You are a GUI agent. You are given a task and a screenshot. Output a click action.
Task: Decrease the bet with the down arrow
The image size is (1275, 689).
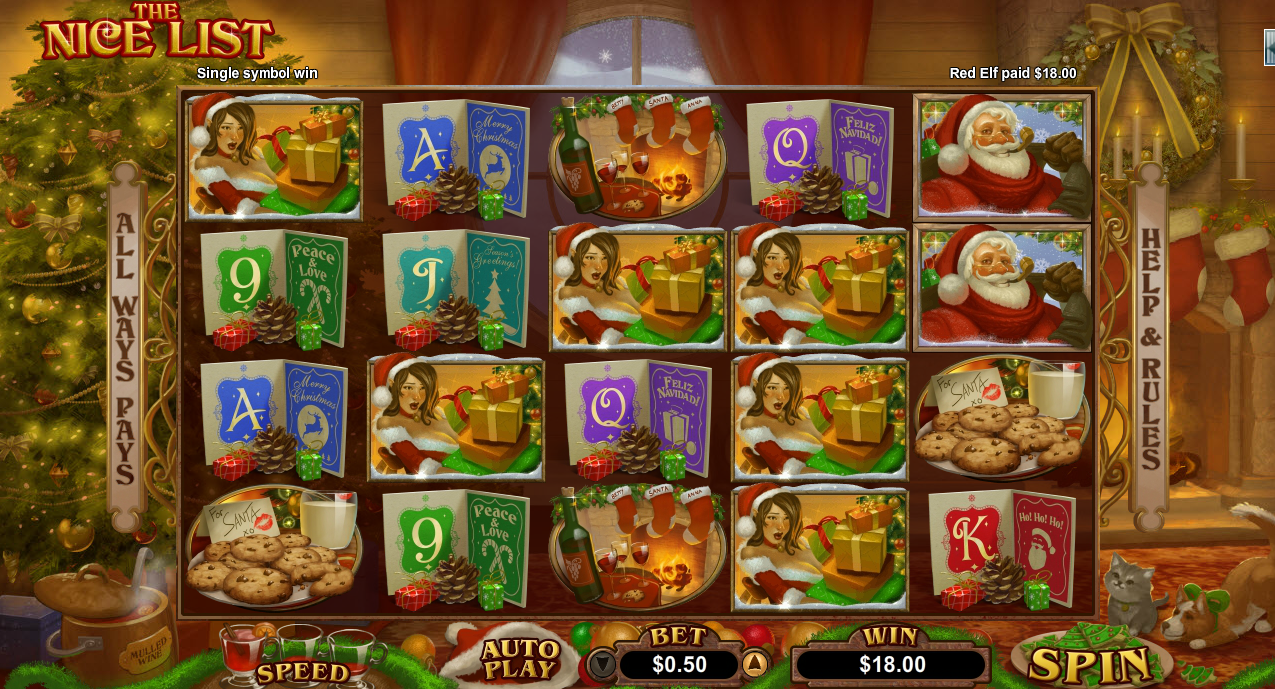(x=601, y=664)
